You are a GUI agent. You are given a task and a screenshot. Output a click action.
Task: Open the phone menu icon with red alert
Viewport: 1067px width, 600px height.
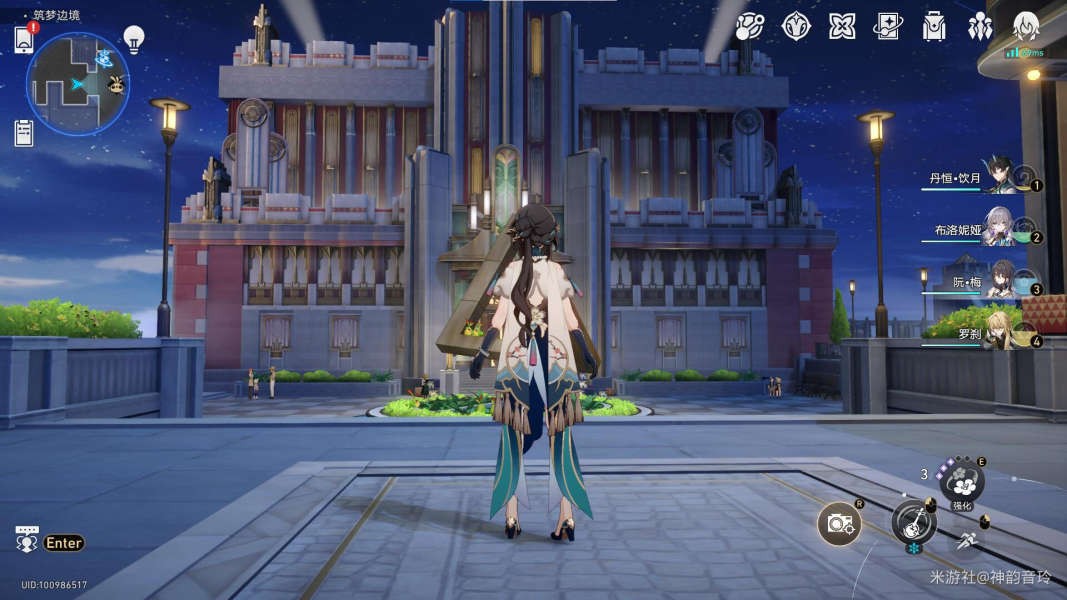click(25, 39)
